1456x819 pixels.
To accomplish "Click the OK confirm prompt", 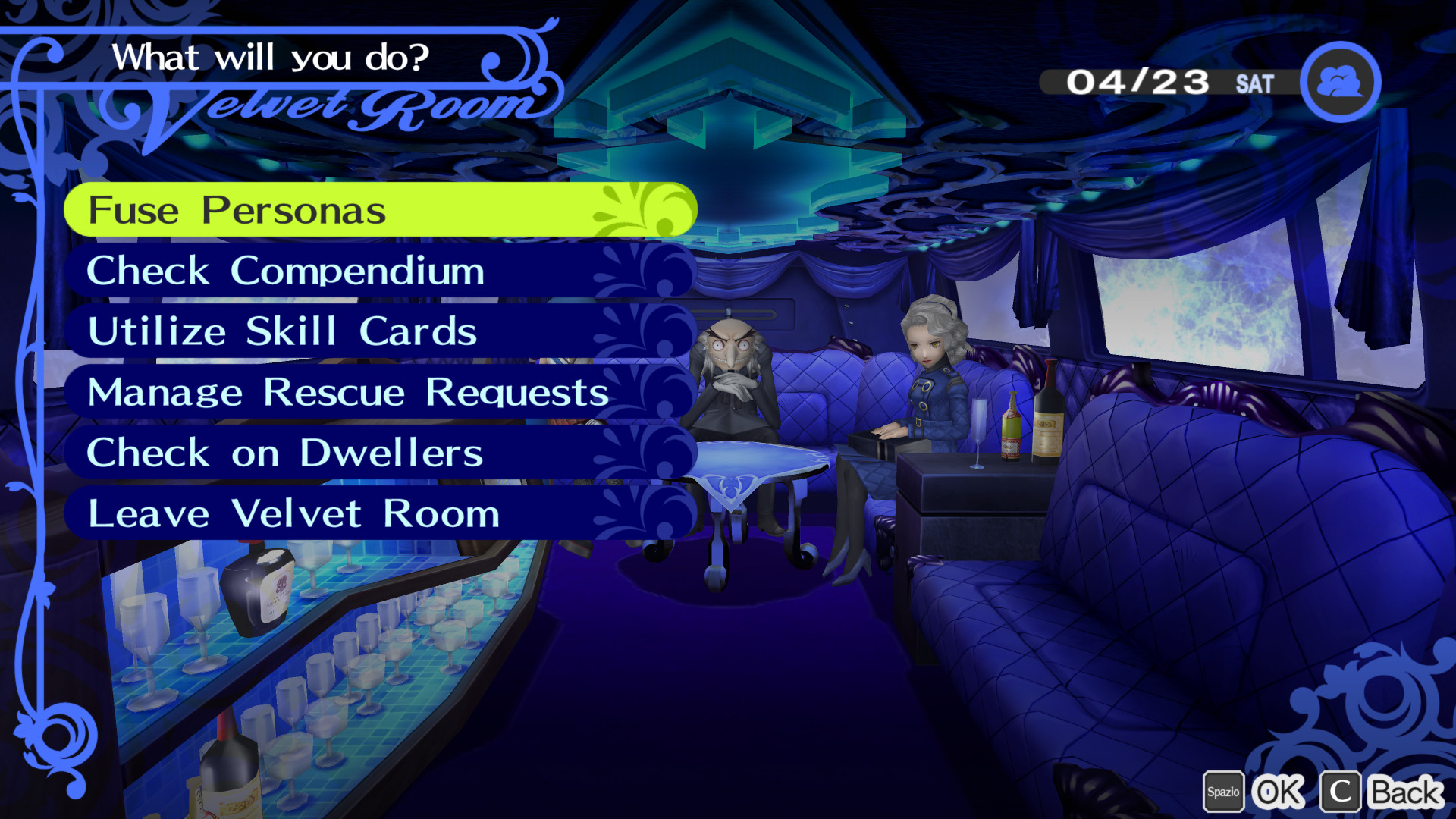I will pos(1279,791).
